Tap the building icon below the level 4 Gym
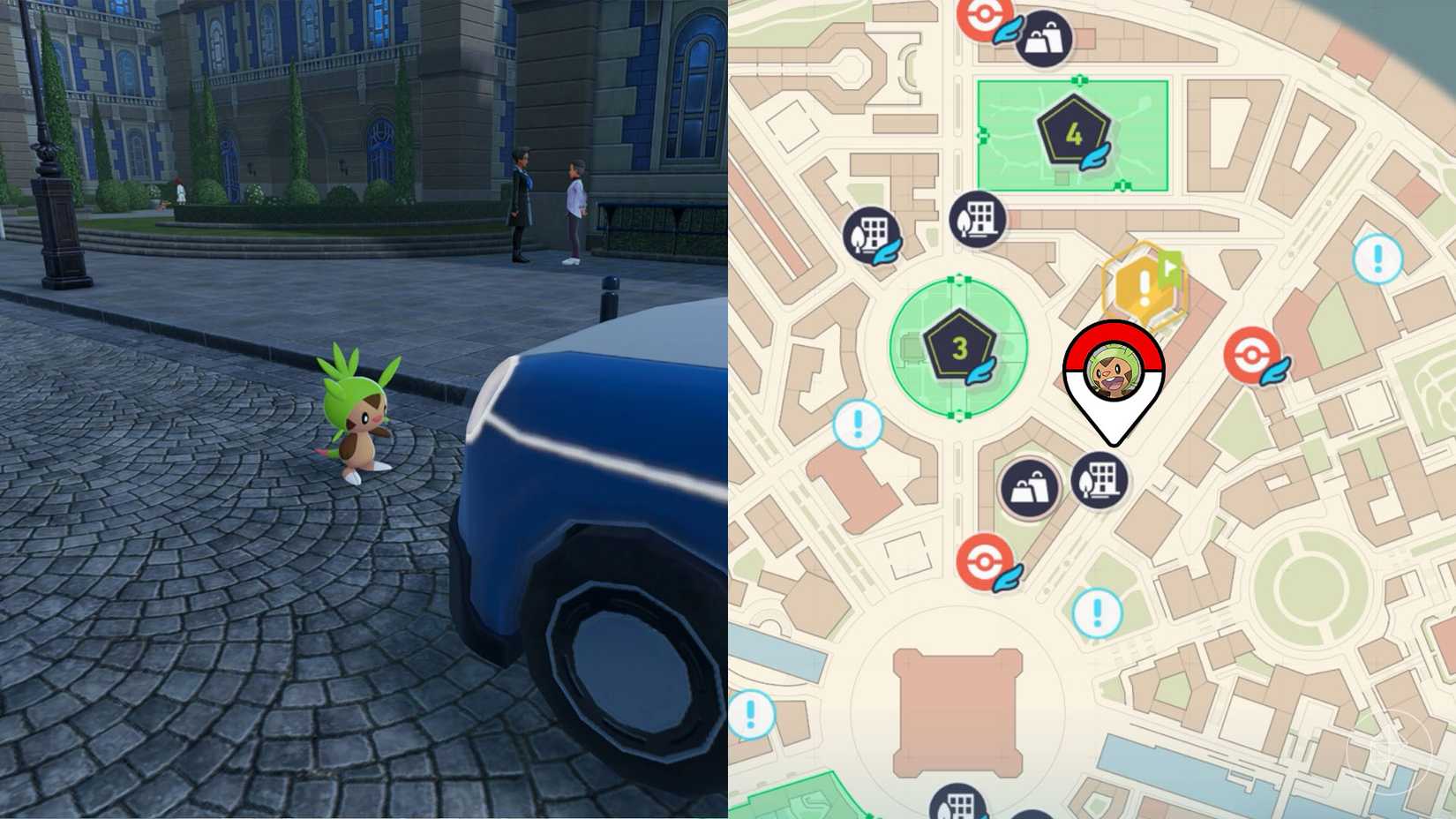Screen dimensions: 1456x819 pyautogui.click(x=977, y=220)
